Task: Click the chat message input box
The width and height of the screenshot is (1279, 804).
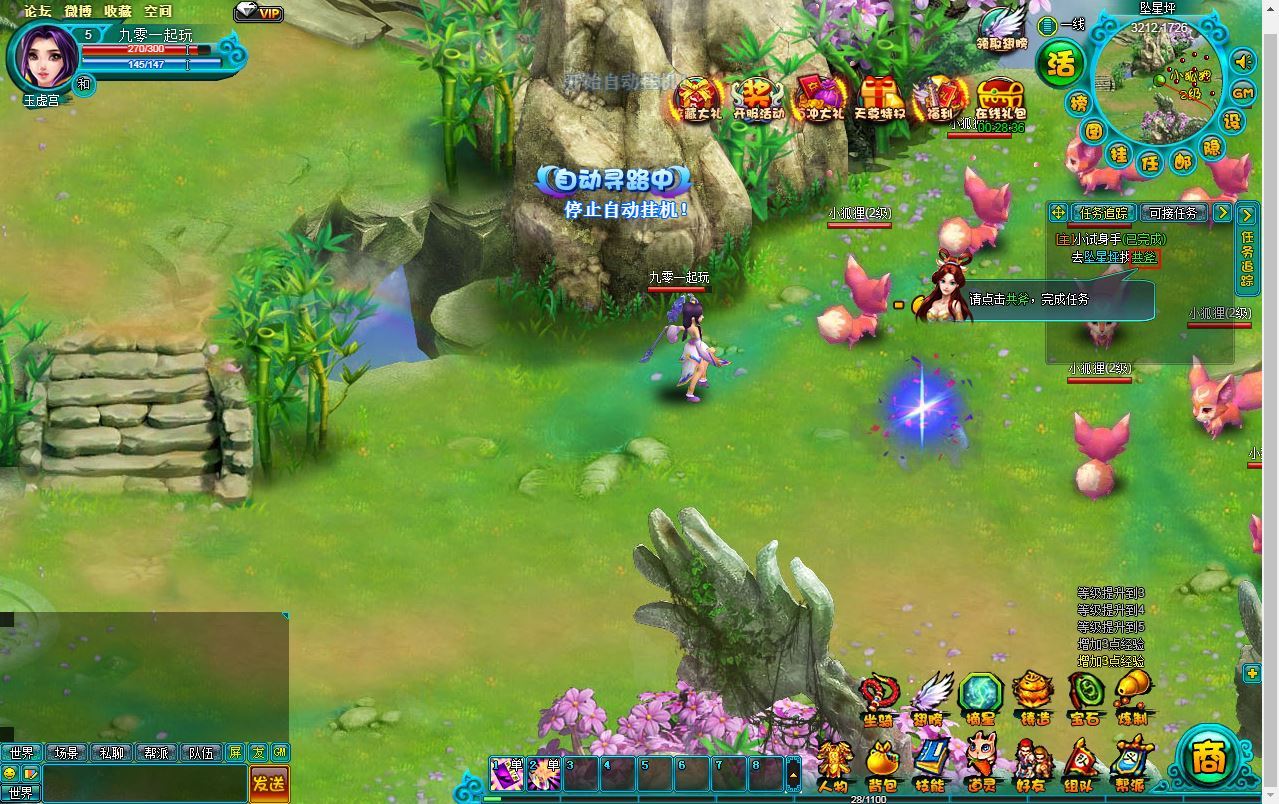Action: [145, 783]
